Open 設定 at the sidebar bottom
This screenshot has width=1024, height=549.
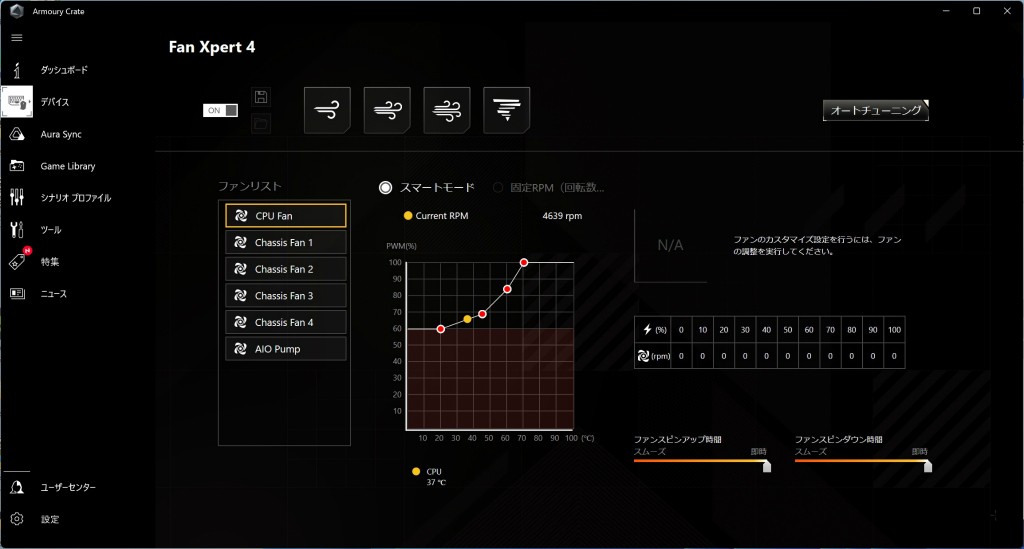pyautogui.click(x=49, y=519)
